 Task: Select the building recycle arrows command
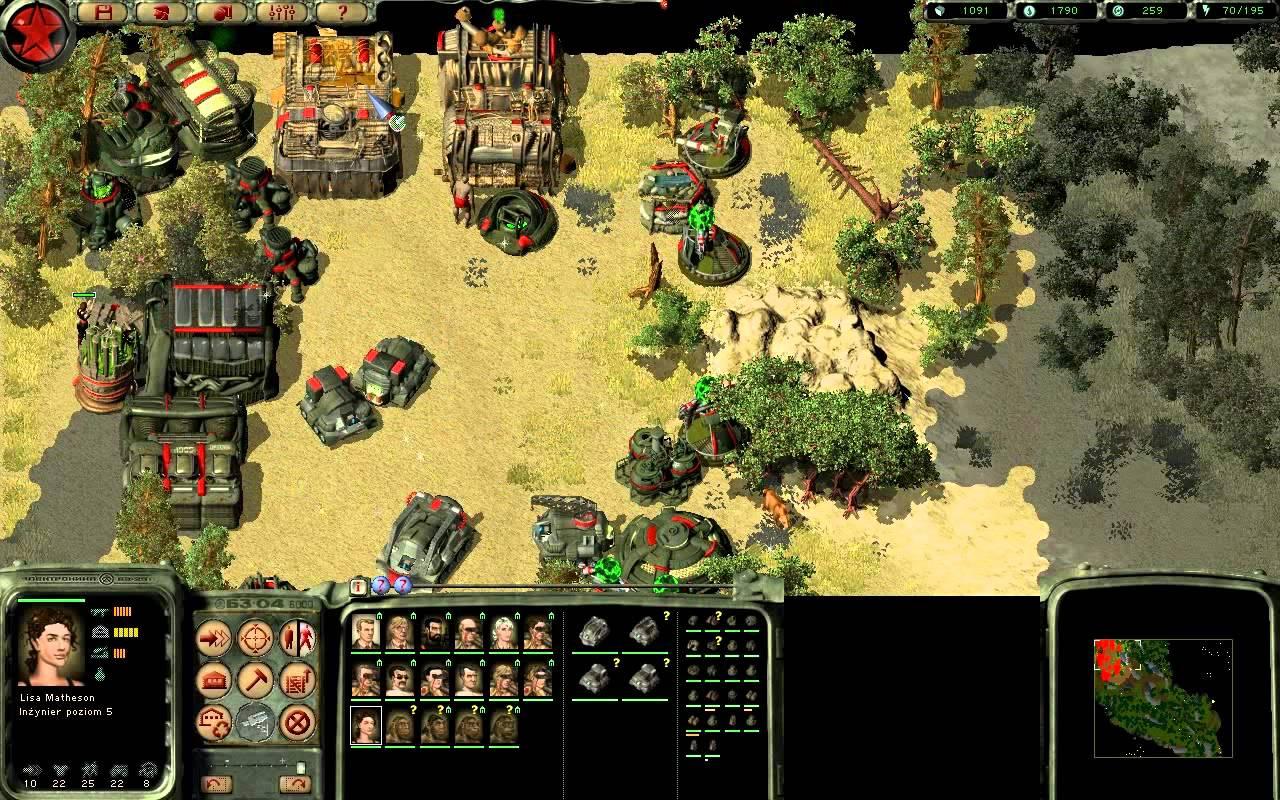pos(213,721)
